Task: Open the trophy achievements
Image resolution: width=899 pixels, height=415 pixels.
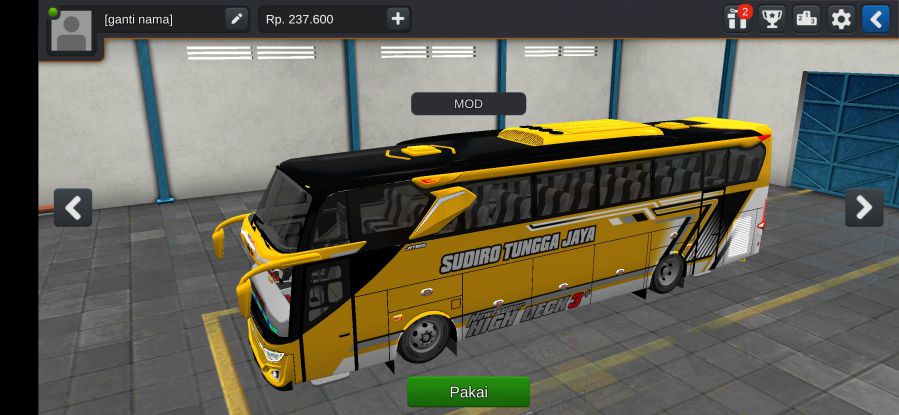Action: [x=772, y=18]
